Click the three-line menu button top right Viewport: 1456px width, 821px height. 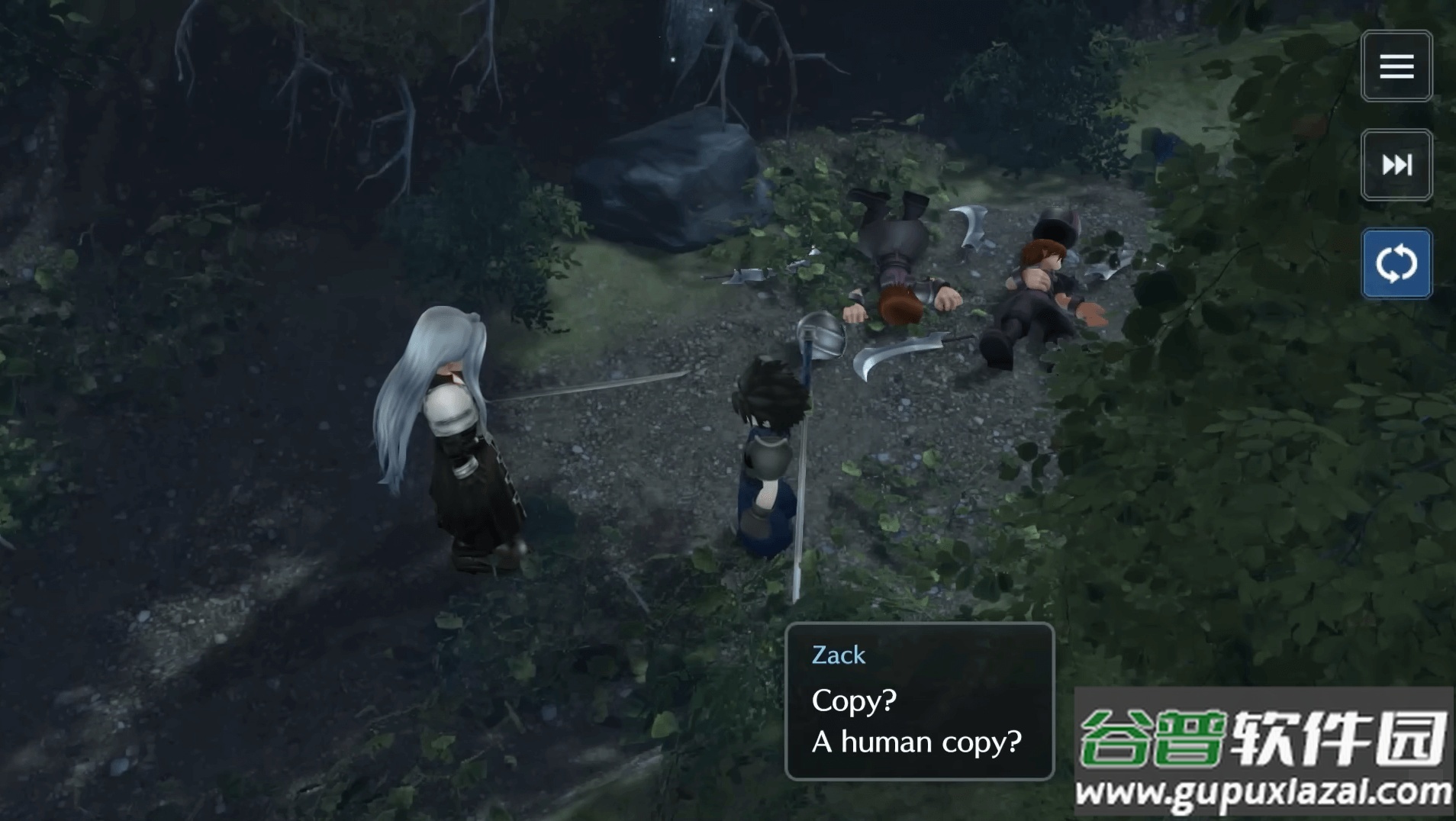tap(1396, 66)
